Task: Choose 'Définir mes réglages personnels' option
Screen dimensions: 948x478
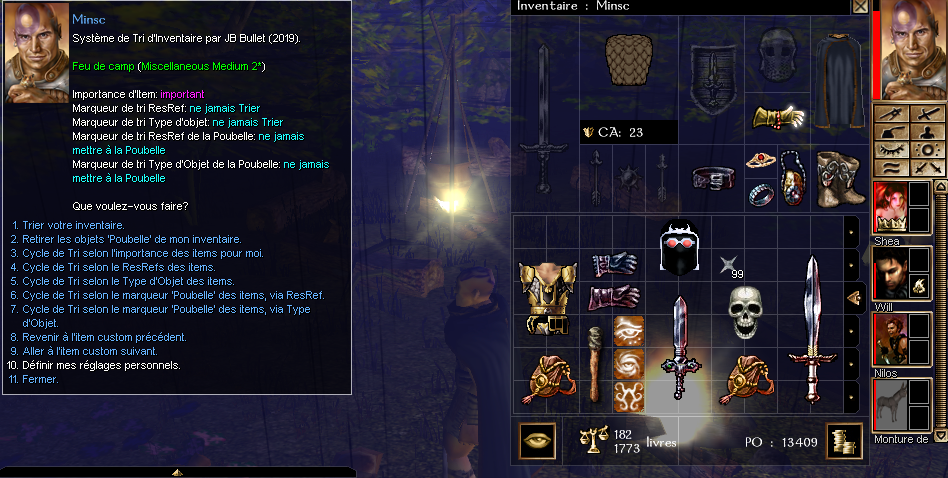Action: 101,365
